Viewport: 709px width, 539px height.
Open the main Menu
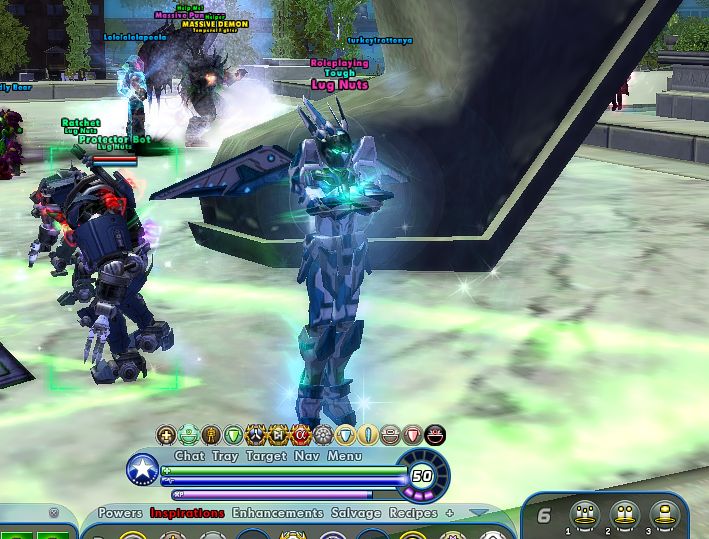(x=345, y=456)
